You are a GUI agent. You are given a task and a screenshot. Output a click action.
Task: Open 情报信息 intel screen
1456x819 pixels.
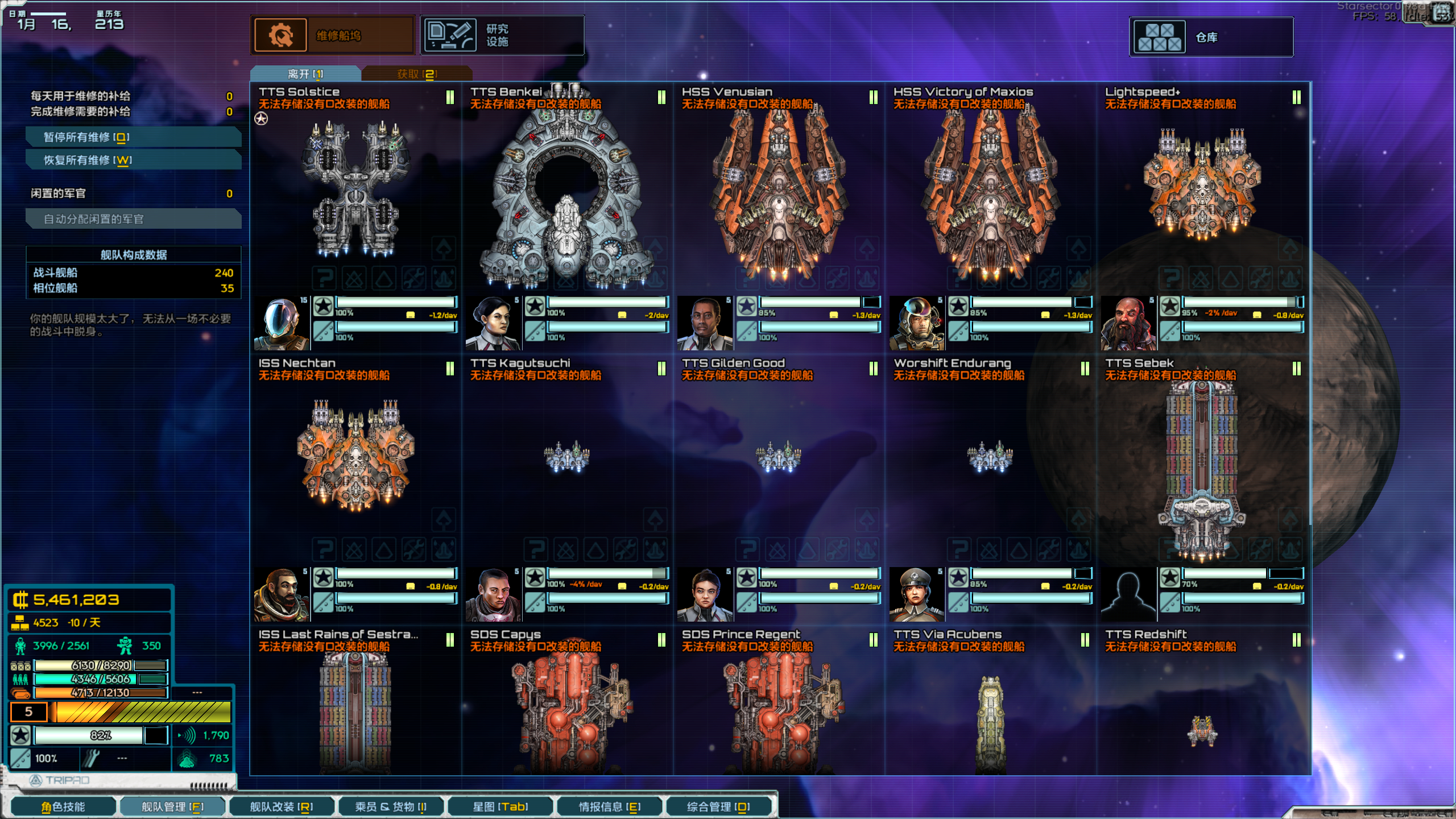[x=610, y=806]
